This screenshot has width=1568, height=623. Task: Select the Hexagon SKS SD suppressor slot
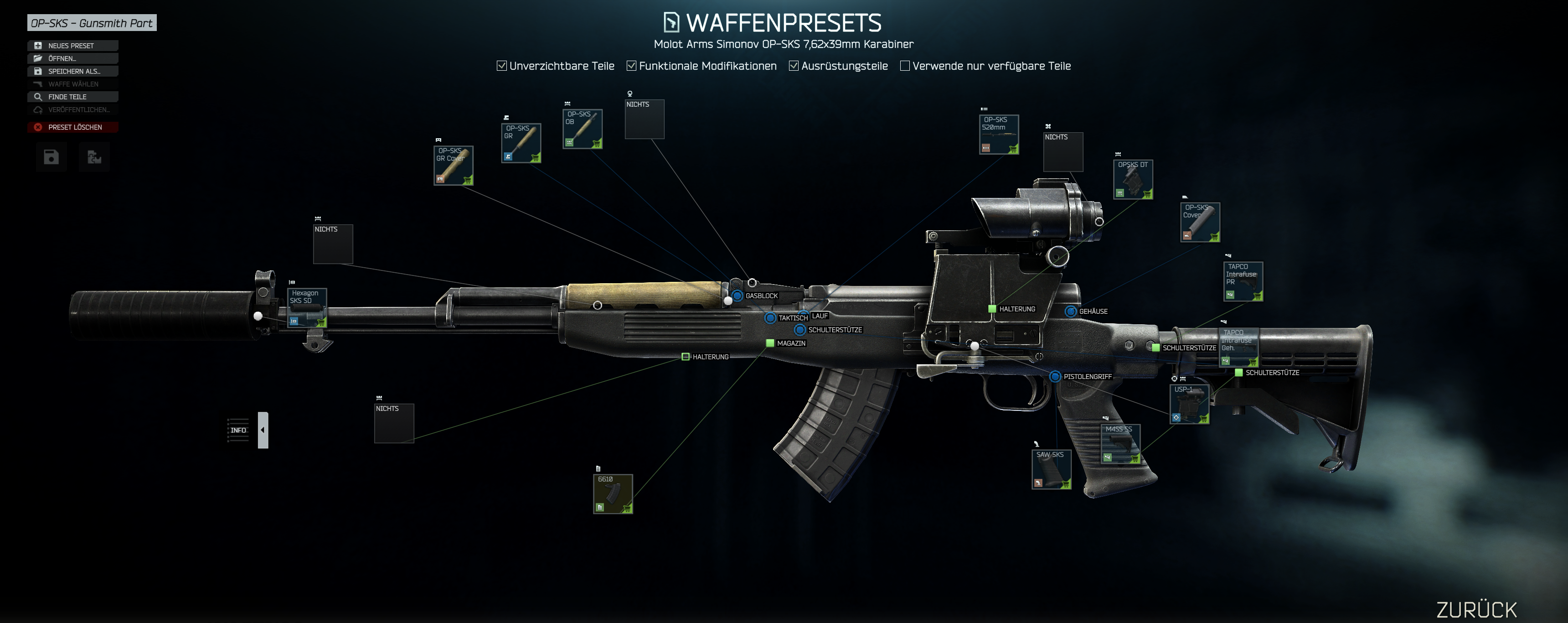[307, 308]
